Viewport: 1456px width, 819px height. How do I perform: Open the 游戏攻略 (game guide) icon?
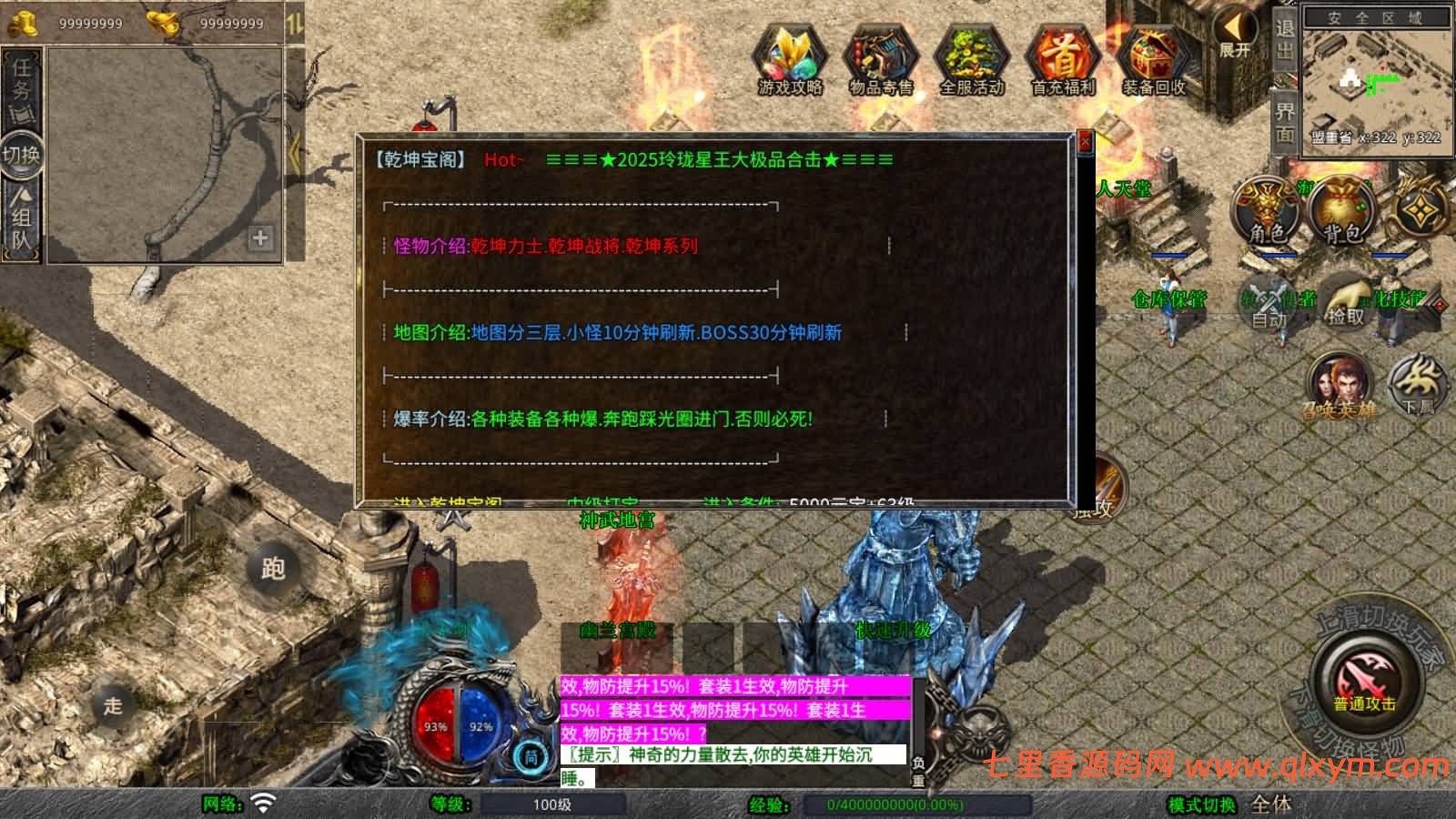click(790, 59)
